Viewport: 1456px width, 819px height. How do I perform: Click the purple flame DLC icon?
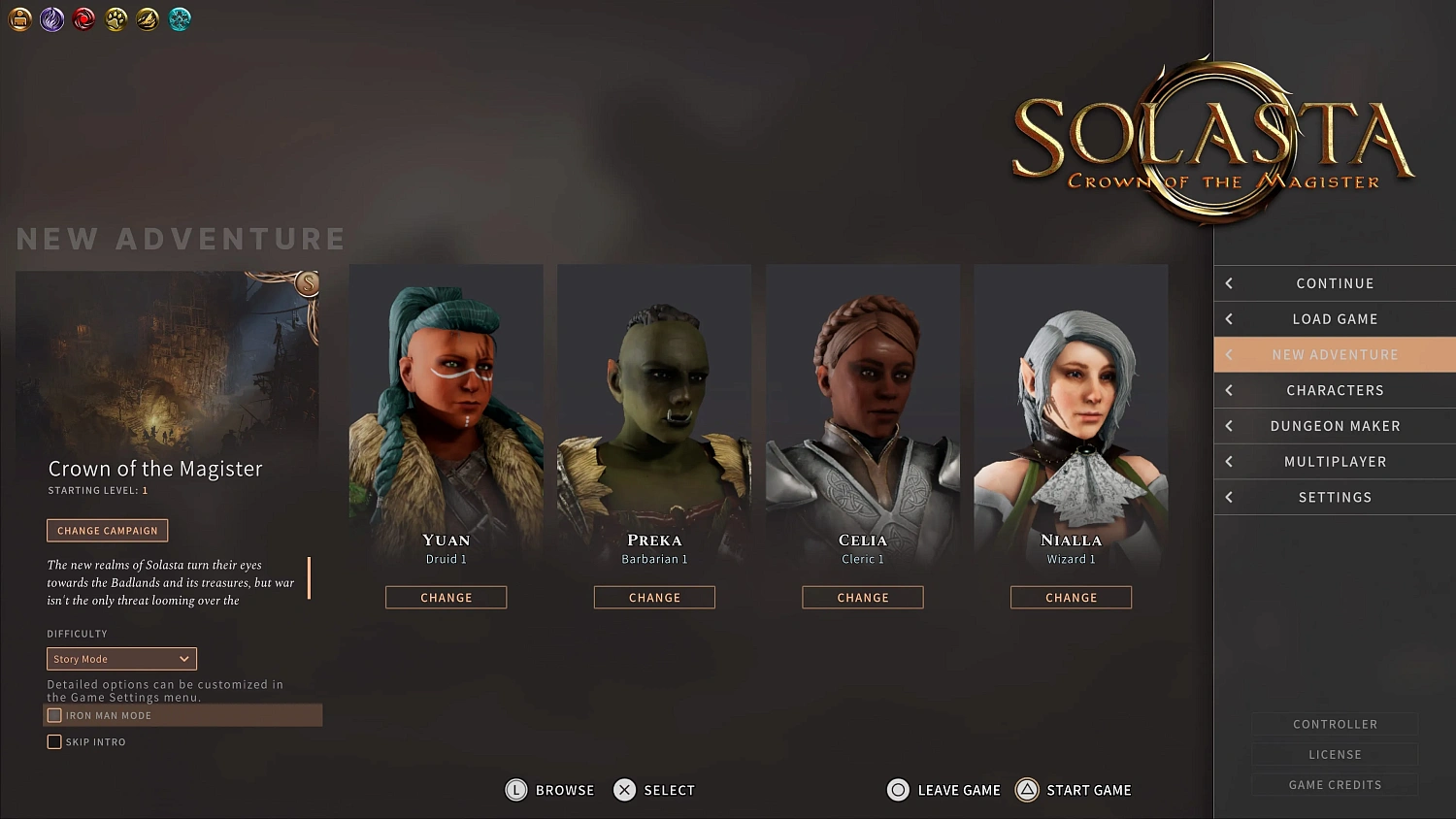tap(51, 19)
